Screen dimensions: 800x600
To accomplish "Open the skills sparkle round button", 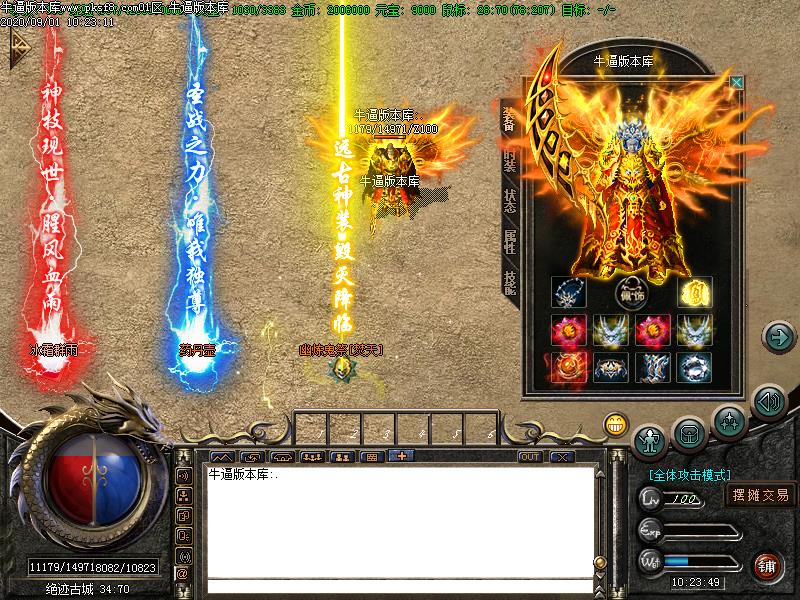I will click(729, 421).
